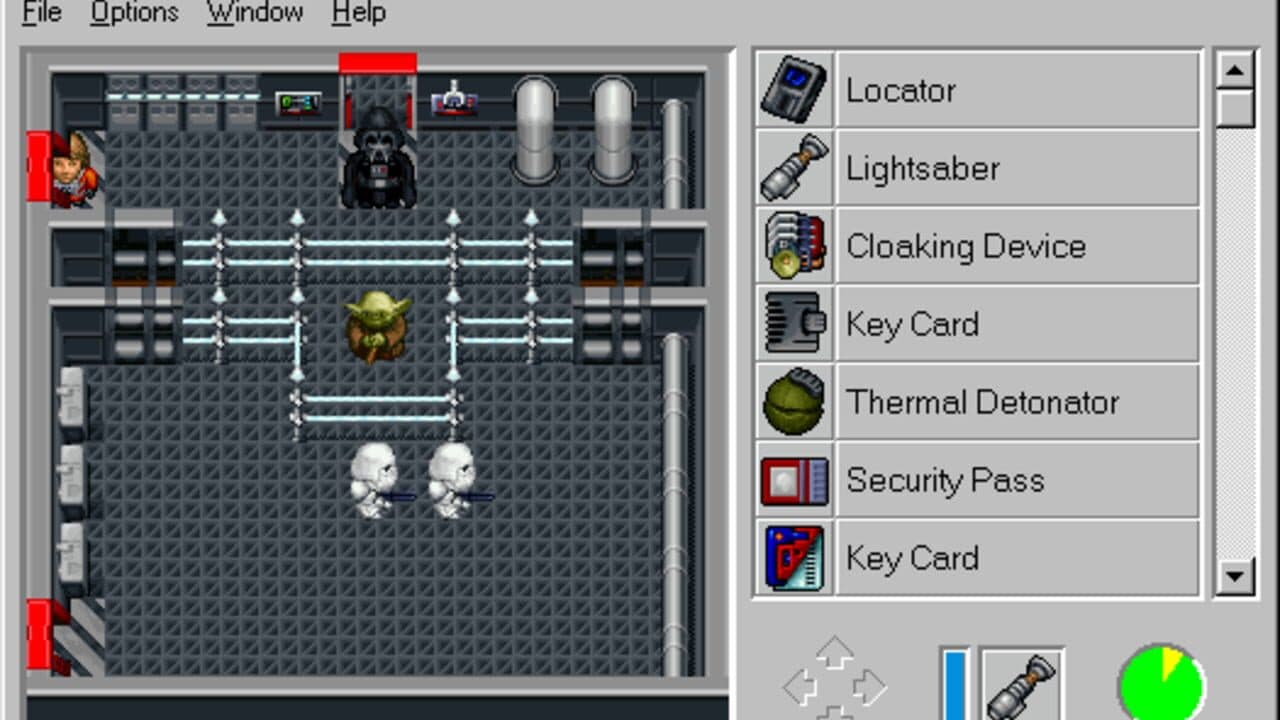Open the File menu
The height and width of the screenshot is (720, 1280).
tap(40, 12)
